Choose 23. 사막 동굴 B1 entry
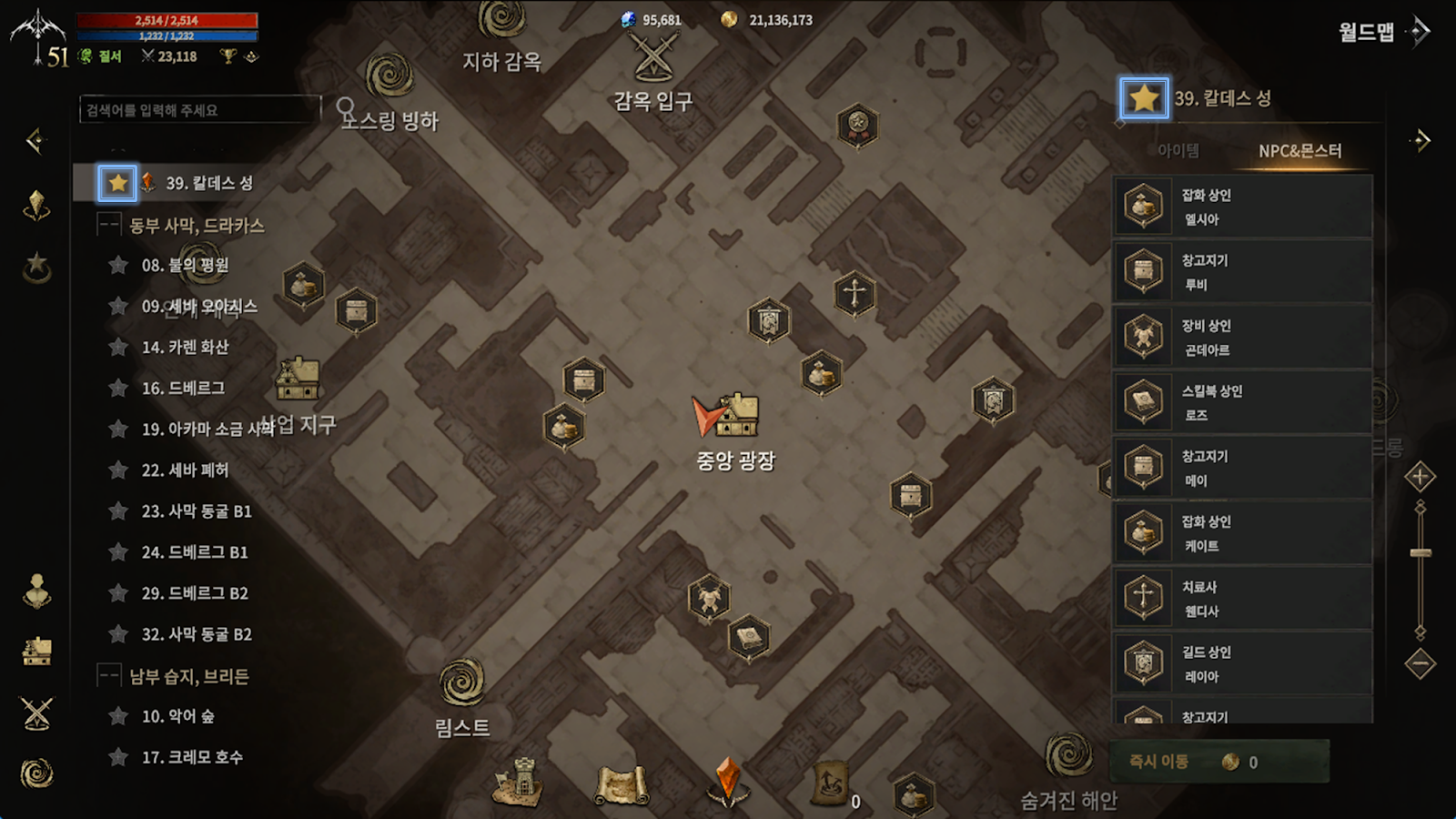 tap(196, 511)
